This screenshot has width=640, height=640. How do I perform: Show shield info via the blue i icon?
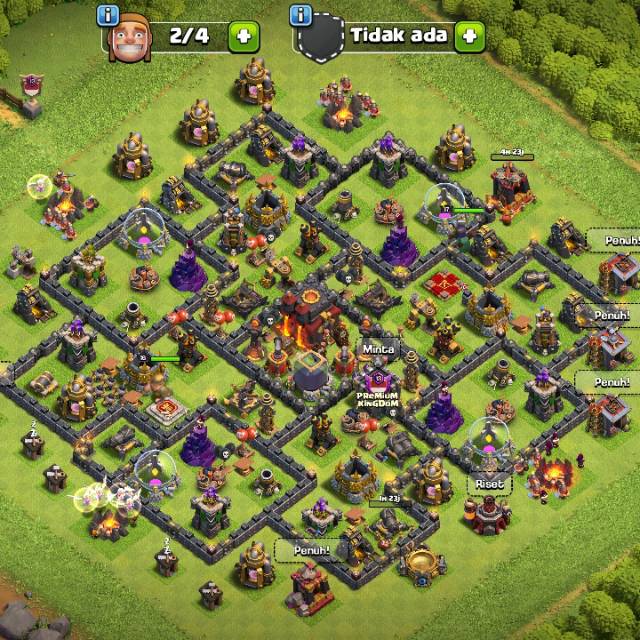pyautogui.click(x=299, y=15)
